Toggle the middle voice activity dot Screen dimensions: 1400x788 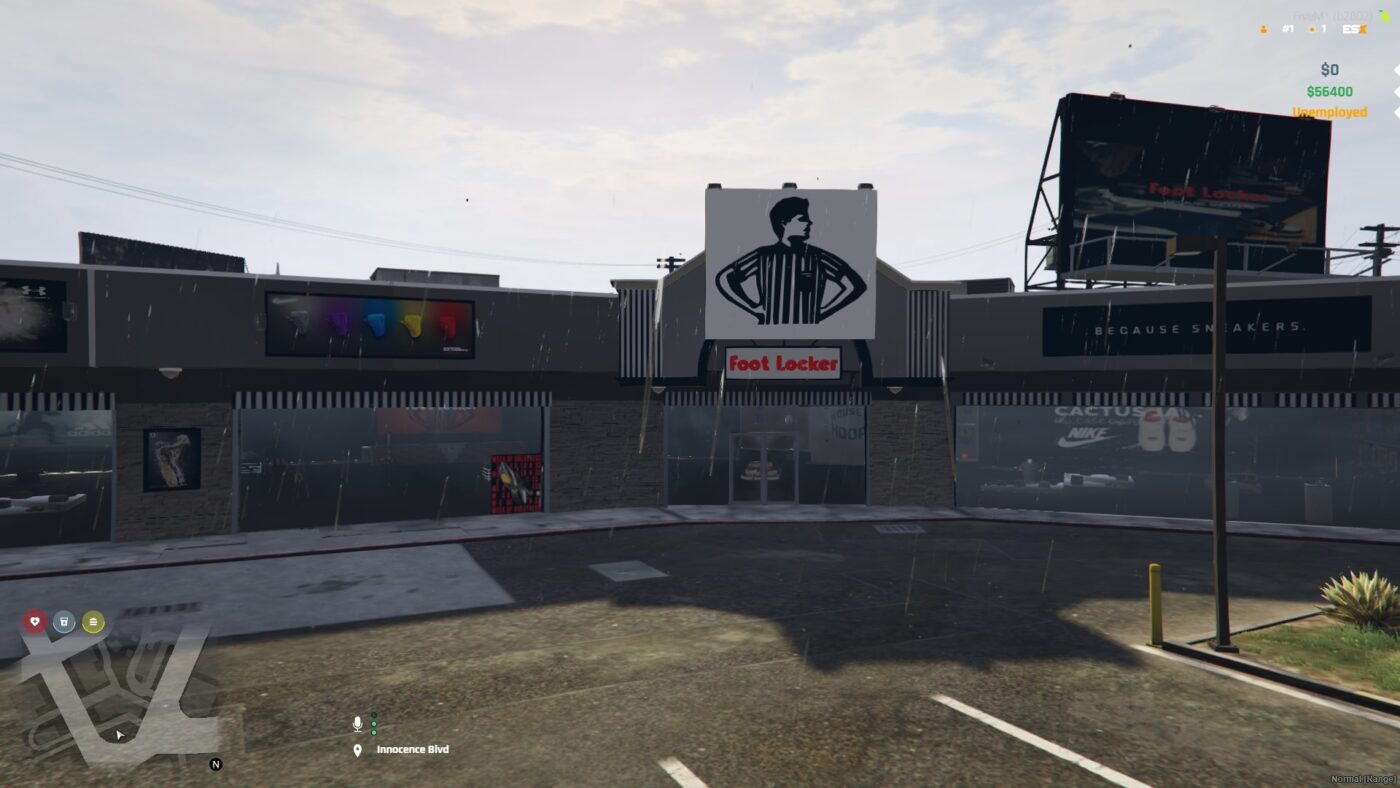(374, 723)
